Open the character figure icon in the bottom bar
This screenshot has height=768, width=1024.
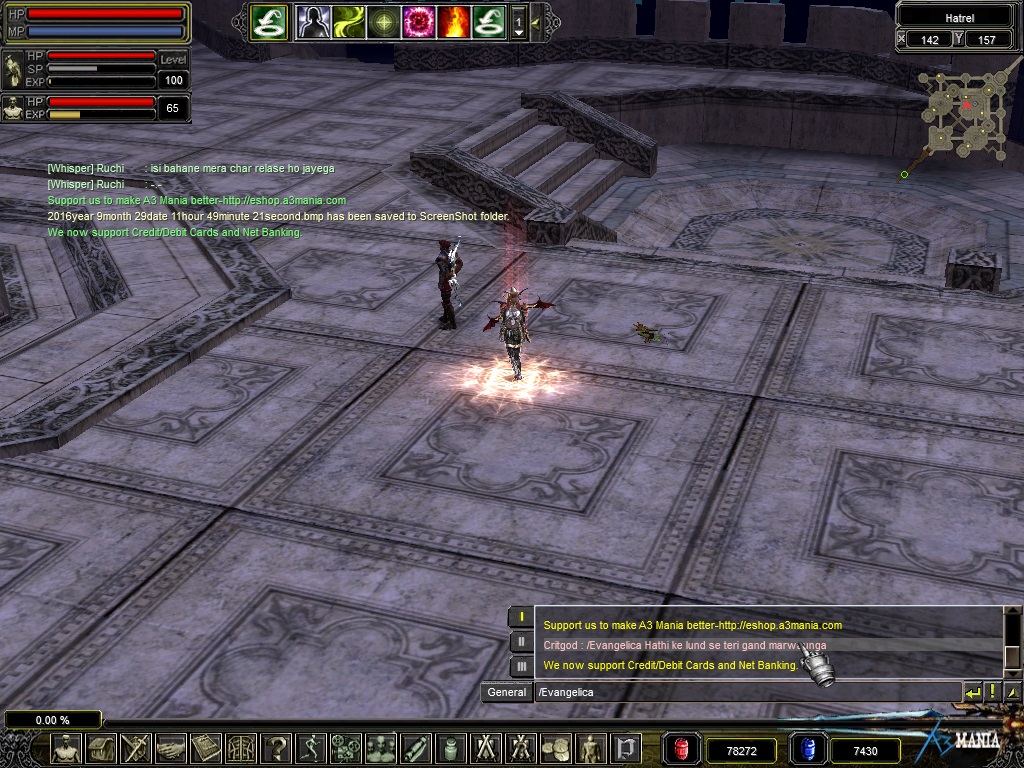(x=66, y=748)
